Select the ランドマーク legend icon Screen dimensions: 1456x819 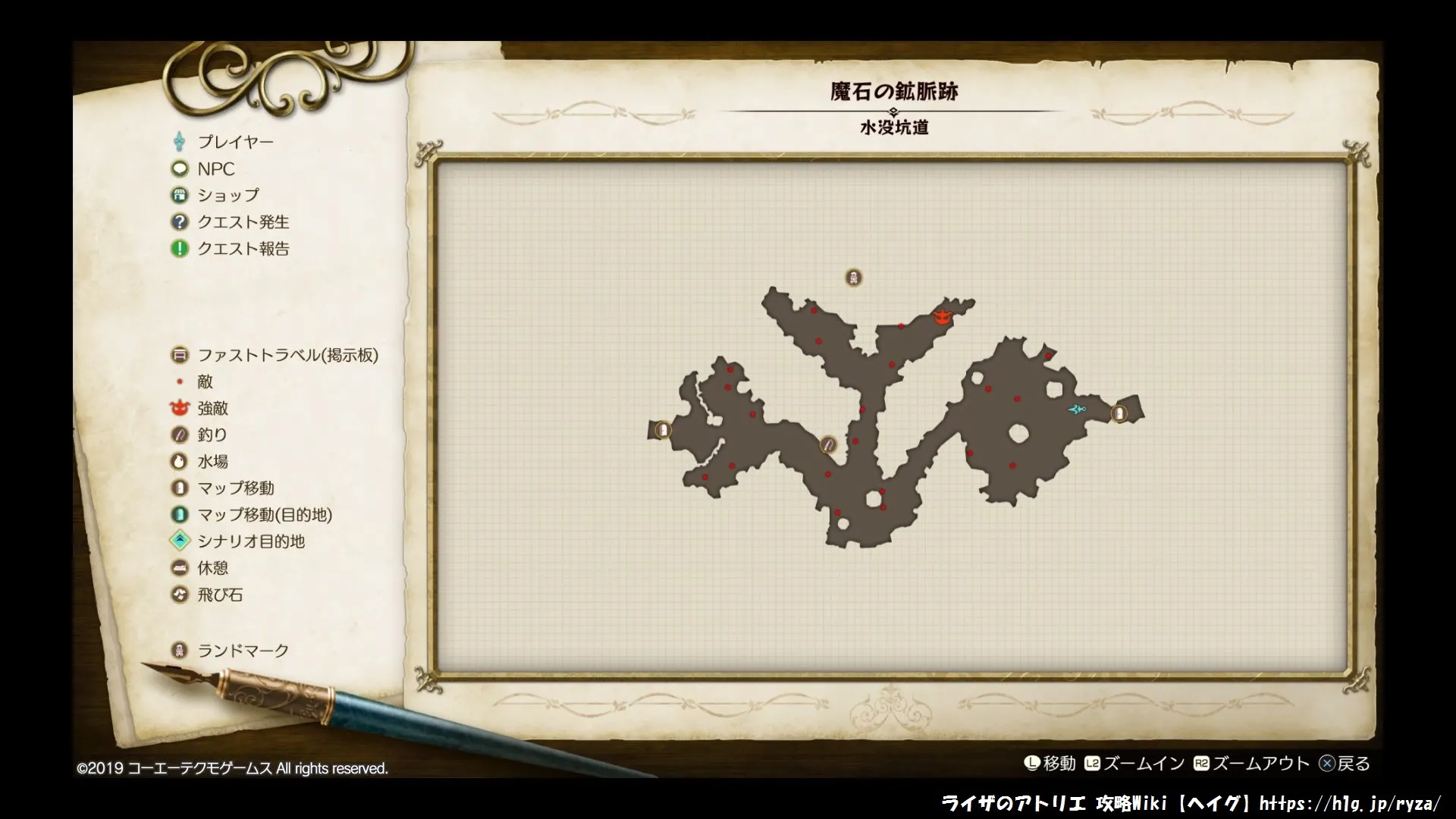(180, 649)
